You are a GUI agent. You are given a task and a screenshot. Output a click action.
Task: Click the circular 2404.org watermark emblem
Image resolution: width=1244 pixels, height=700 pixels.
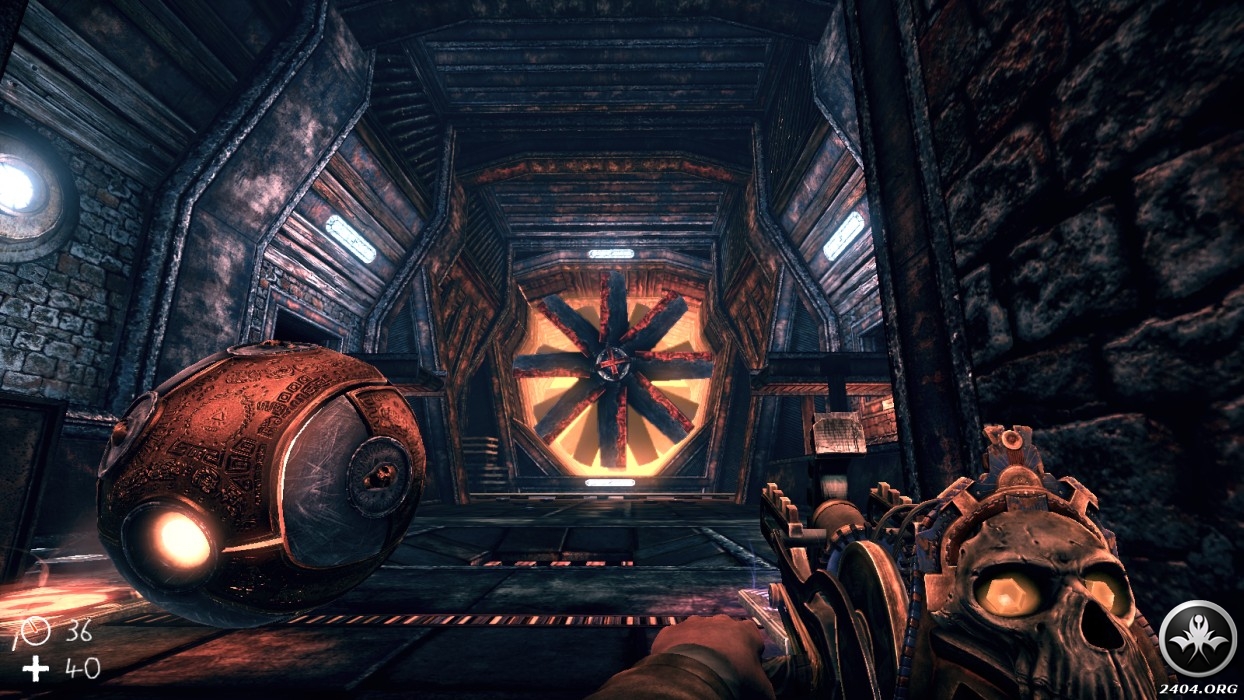pyautogui.click(x=1197, y=636)
